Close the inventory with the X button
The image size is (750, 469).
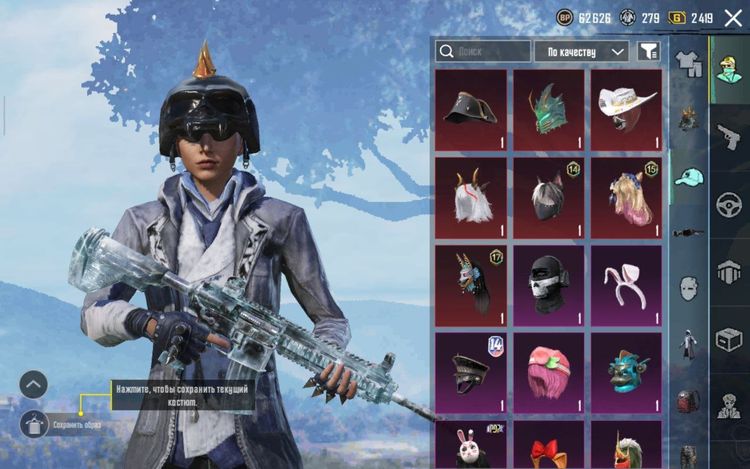coord(733,17)
